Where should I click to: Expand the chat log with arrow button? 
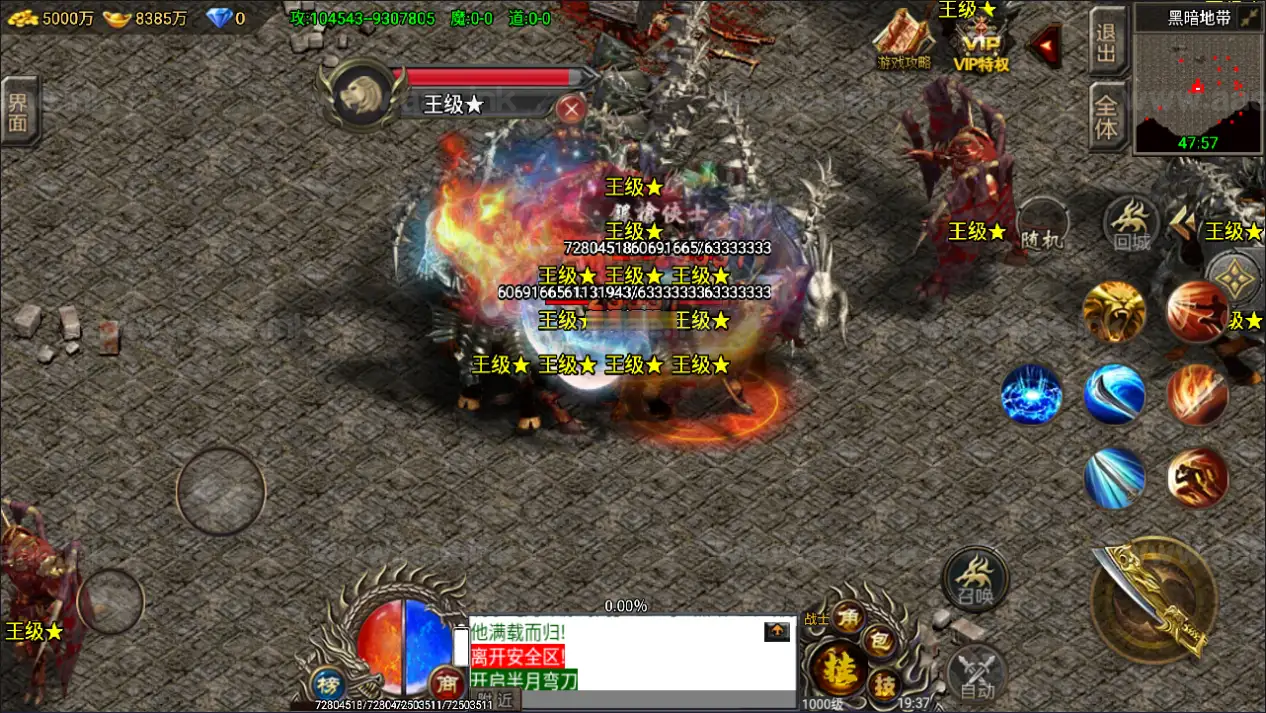(x=777, y=632)
